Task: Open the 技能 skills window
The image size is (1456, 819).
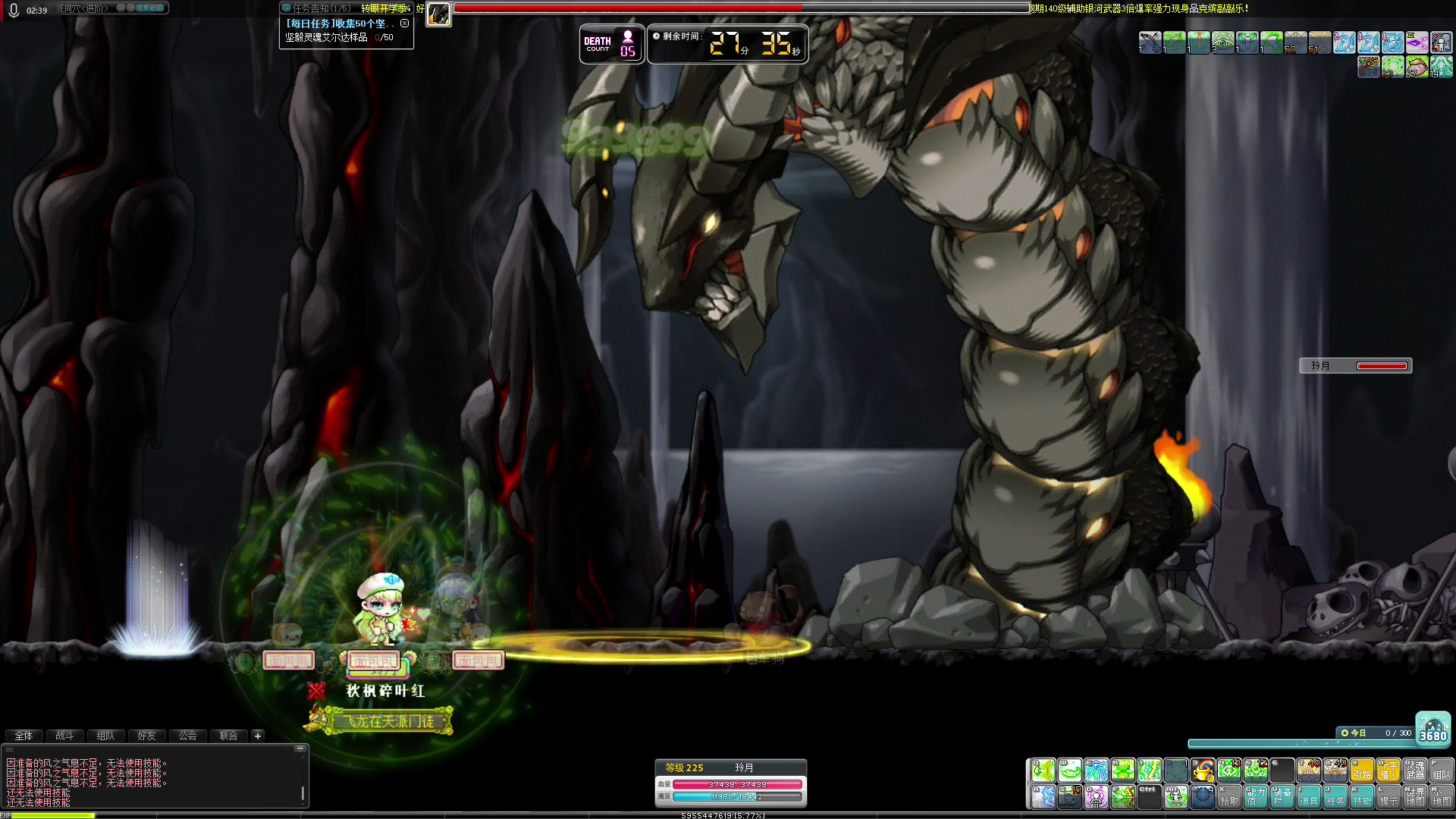Action: [1361, 797]
